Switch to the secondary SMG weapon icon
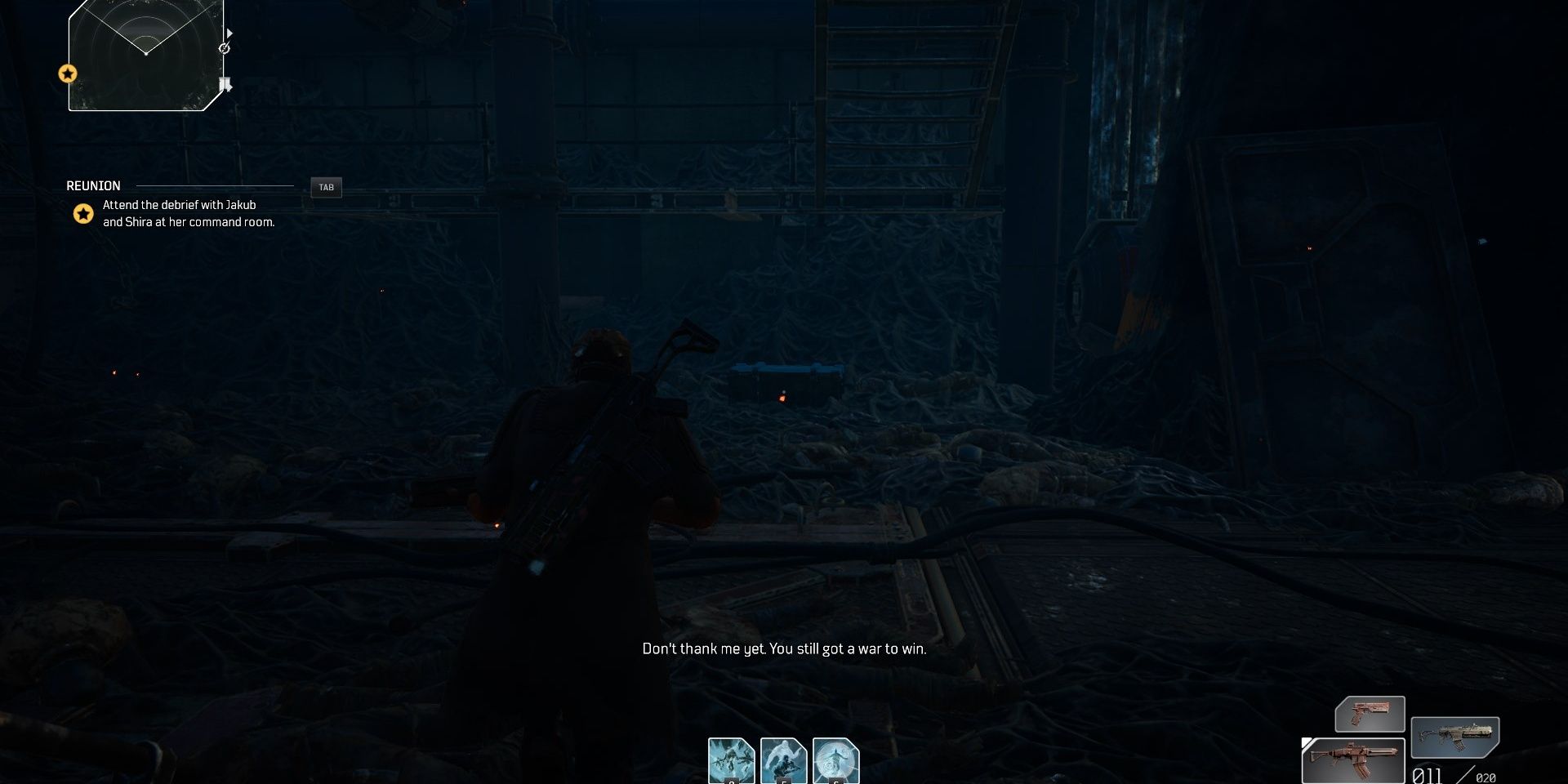 pyautogui.click(x=1455, y=737)
